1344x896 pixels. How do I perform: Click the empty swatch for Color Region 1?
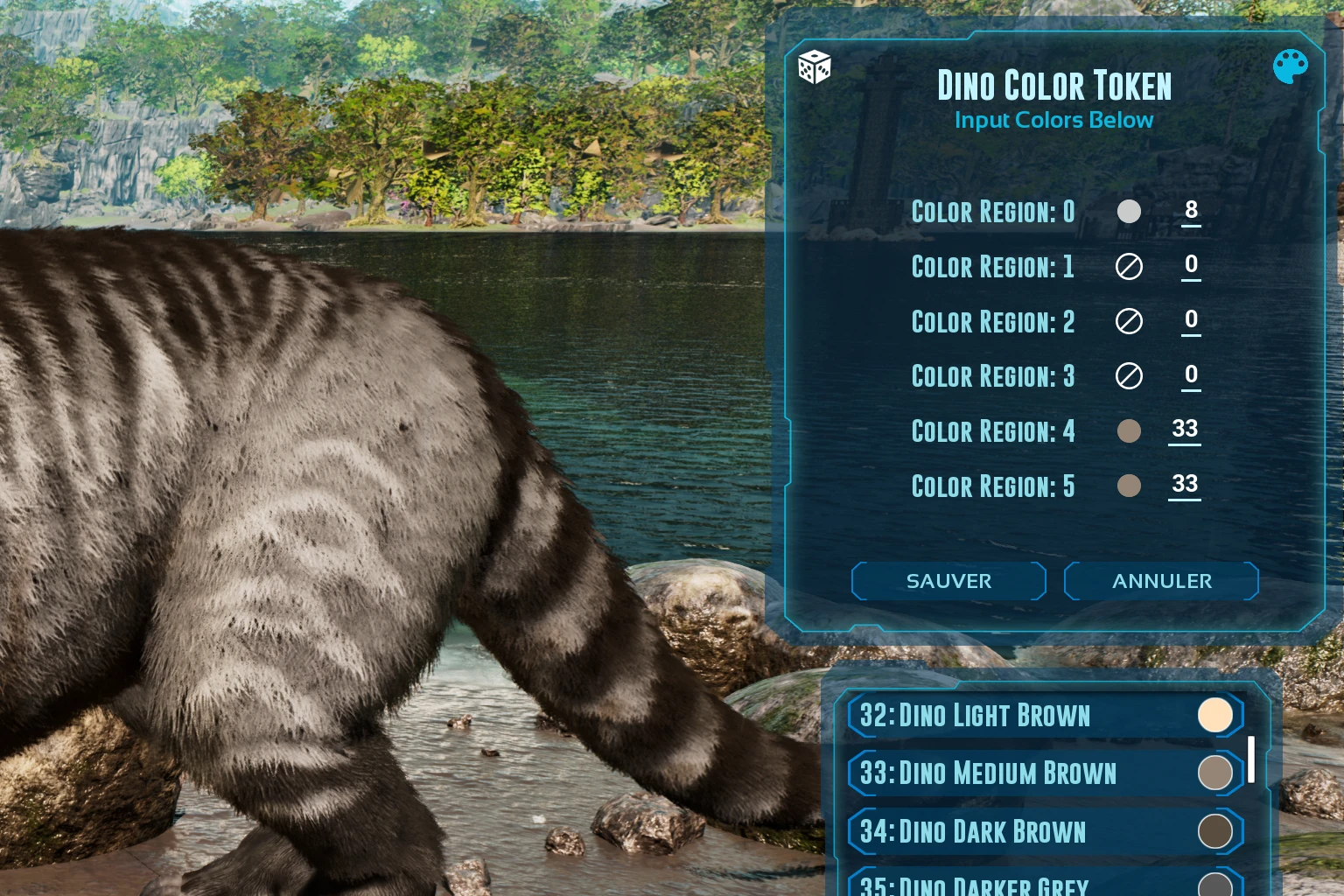[x=1129, y=267]
